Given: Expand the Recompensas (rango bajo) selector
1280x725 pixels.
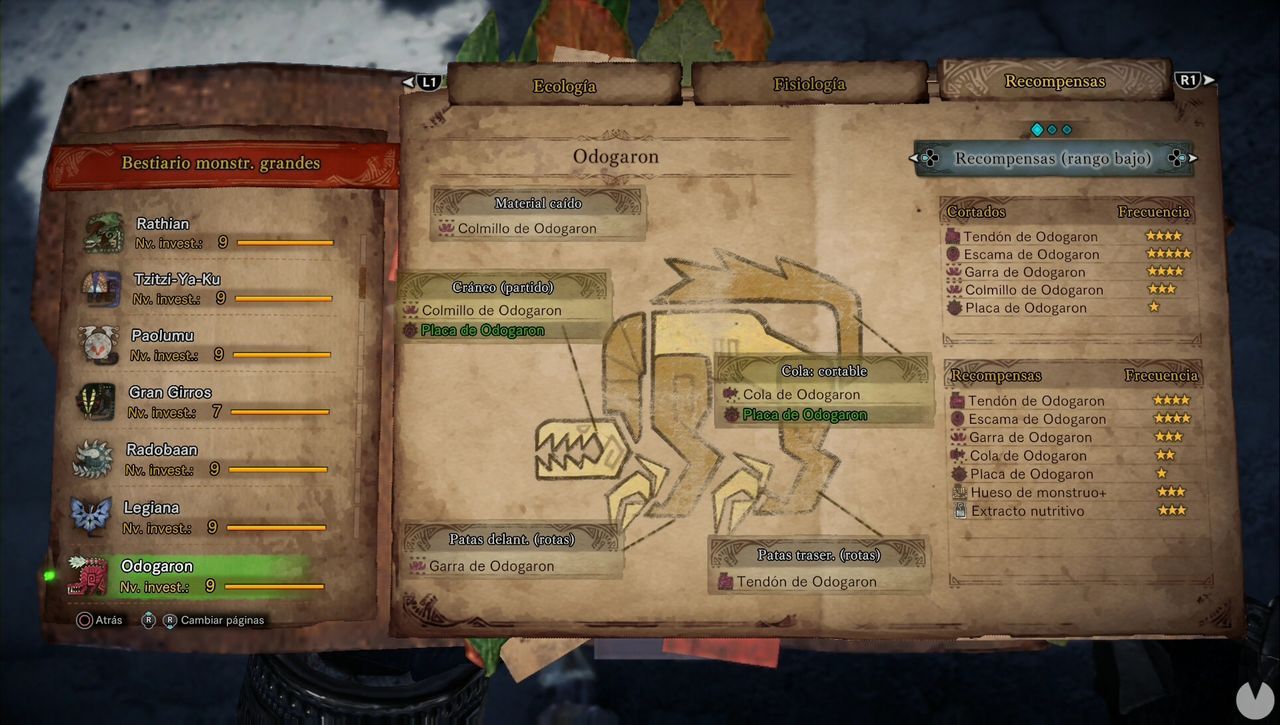Looking at the screenshot, I should tap(1055, 158).
